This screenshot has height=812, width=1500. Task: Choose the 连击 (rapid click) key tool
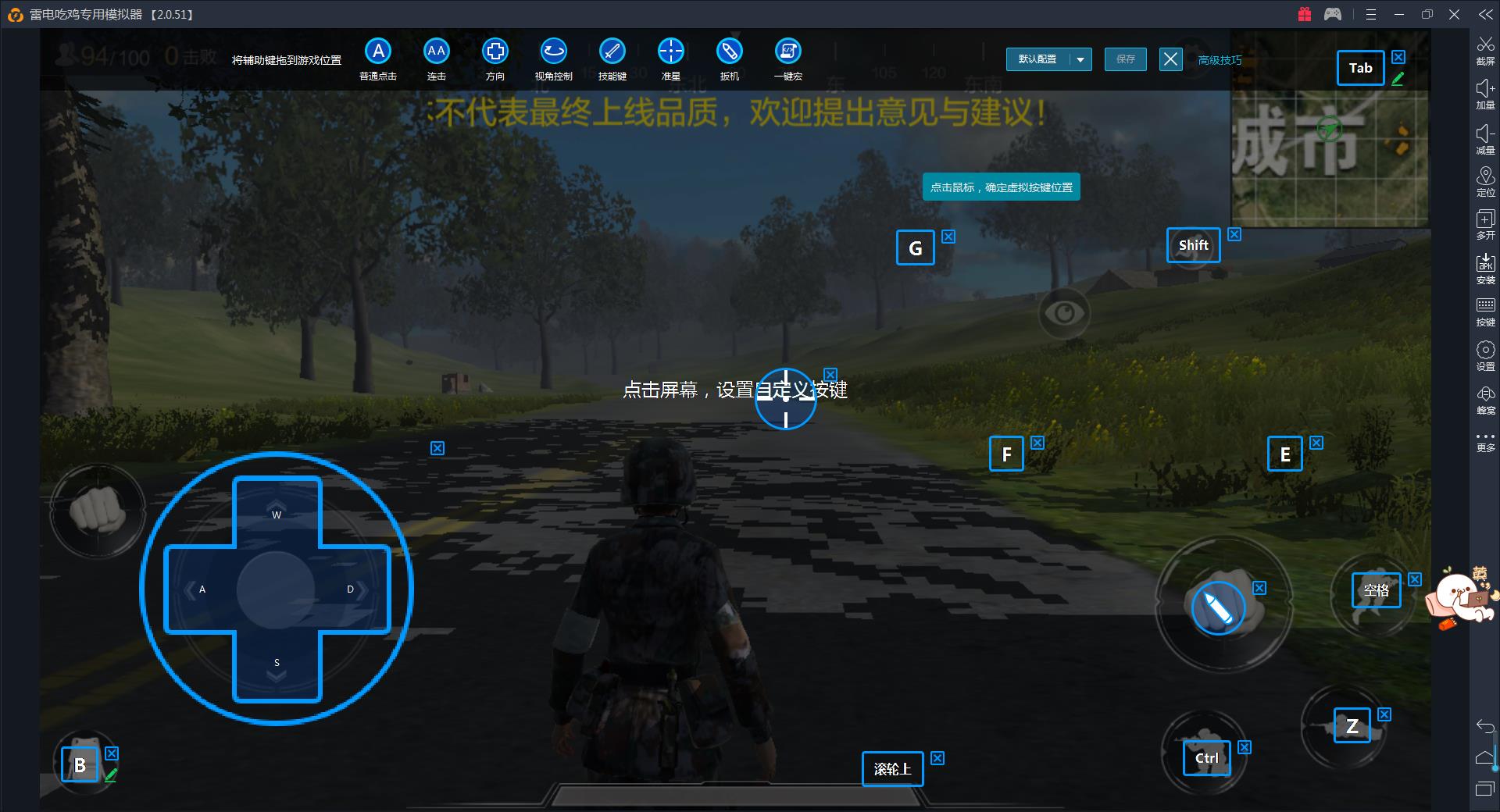coord(436,52)
